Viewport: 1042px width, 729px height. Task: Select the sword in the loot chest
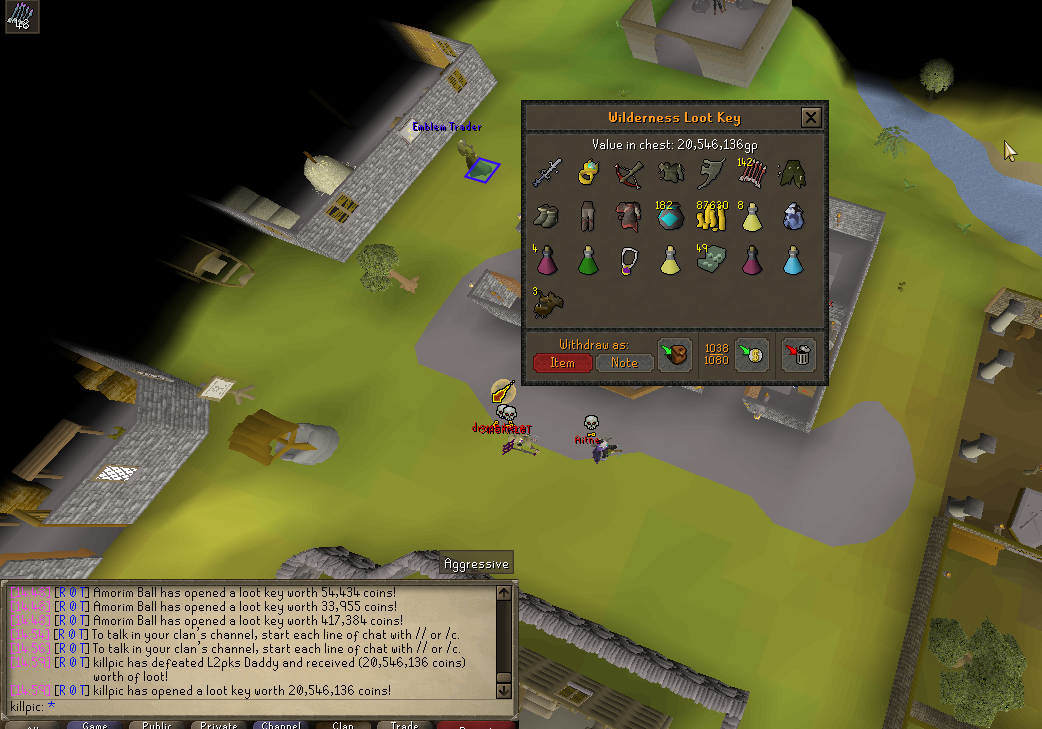coord(547,173)
